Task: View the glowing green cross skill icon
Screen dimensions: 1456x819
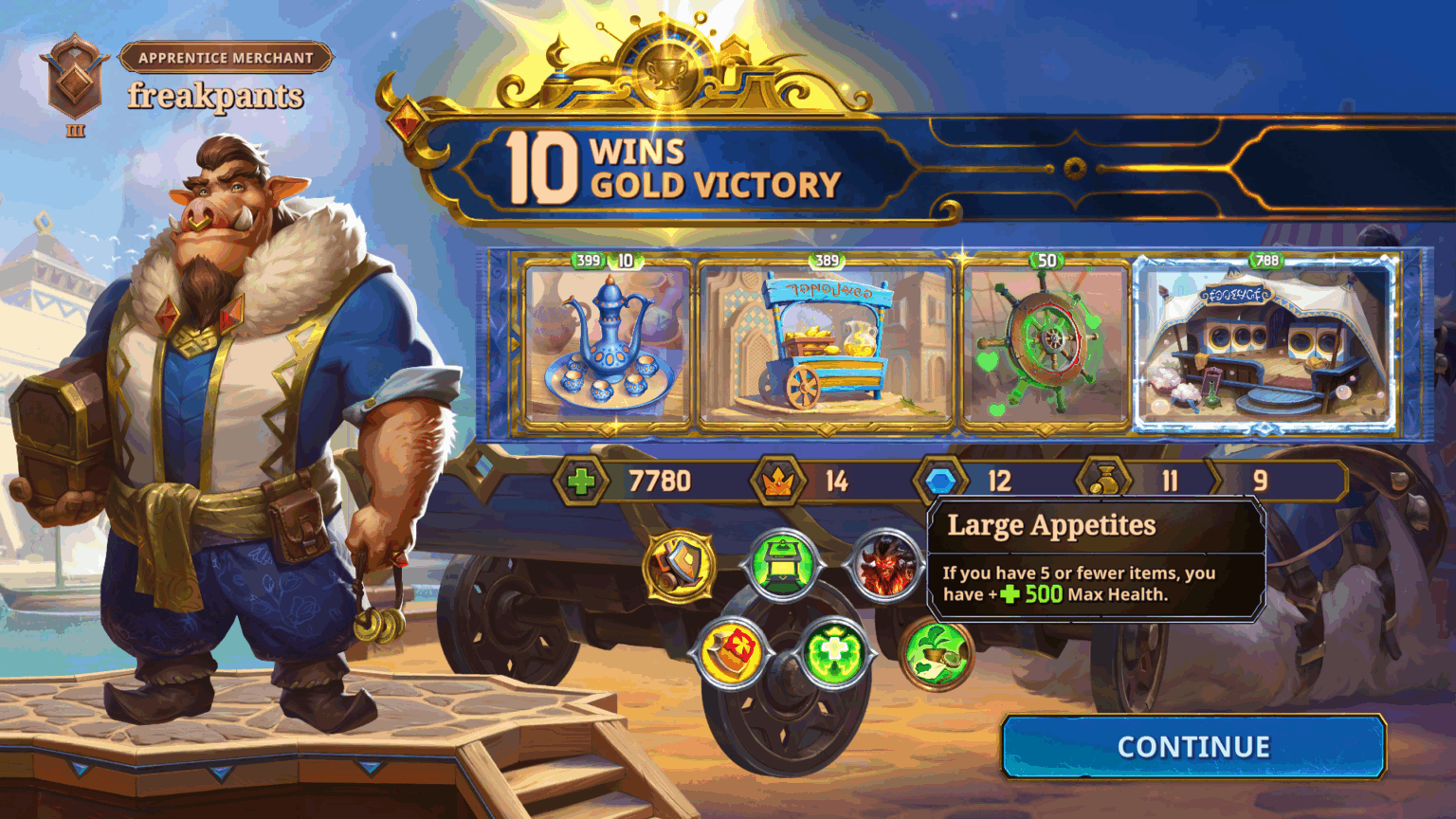Action: [834, 653]
